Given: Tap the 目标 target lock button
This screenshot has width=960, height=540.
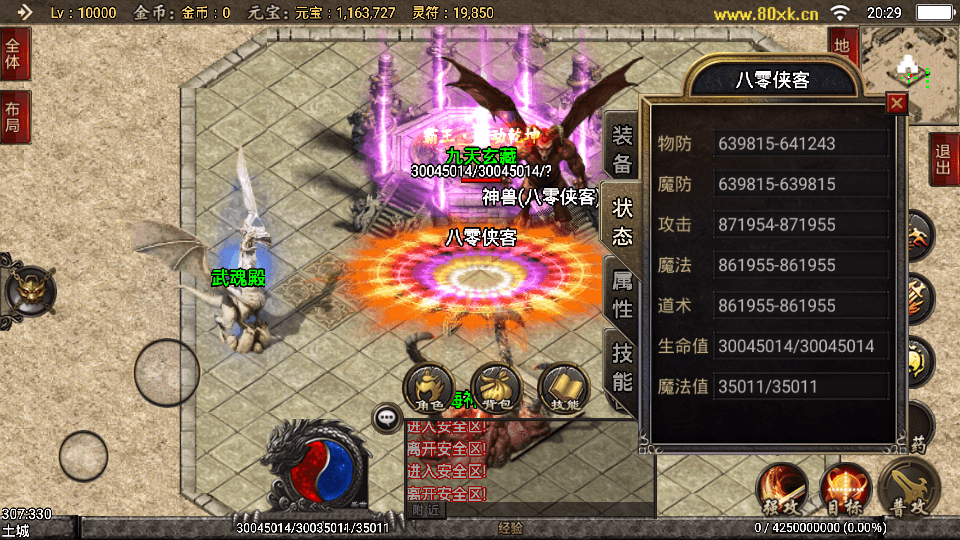Looking at the screenshot, I should (x=845, y=490).
